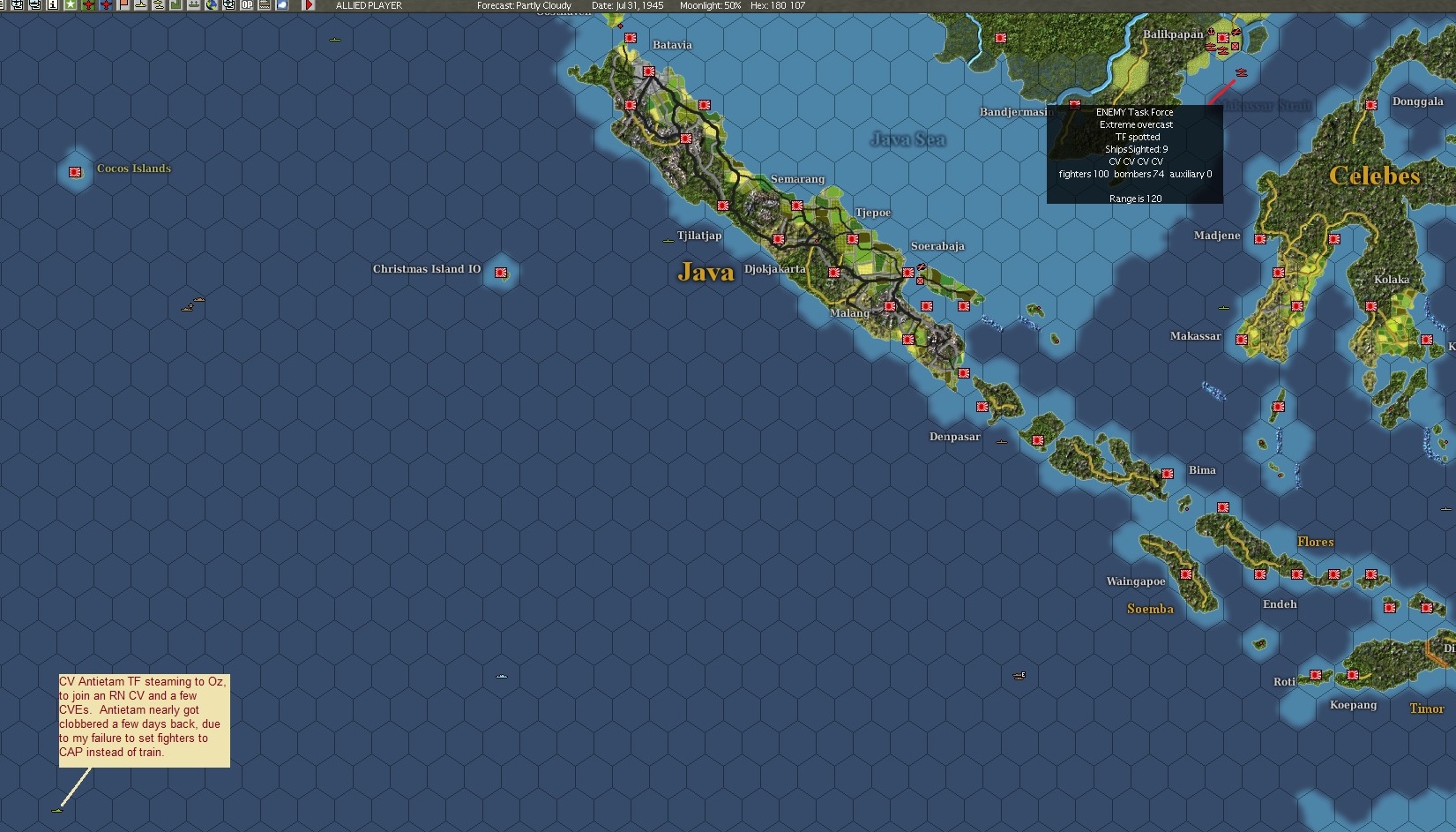The image size is (1456, 832).
Task: Click the globe icon in the toolbar
Action: click(212, 4)
